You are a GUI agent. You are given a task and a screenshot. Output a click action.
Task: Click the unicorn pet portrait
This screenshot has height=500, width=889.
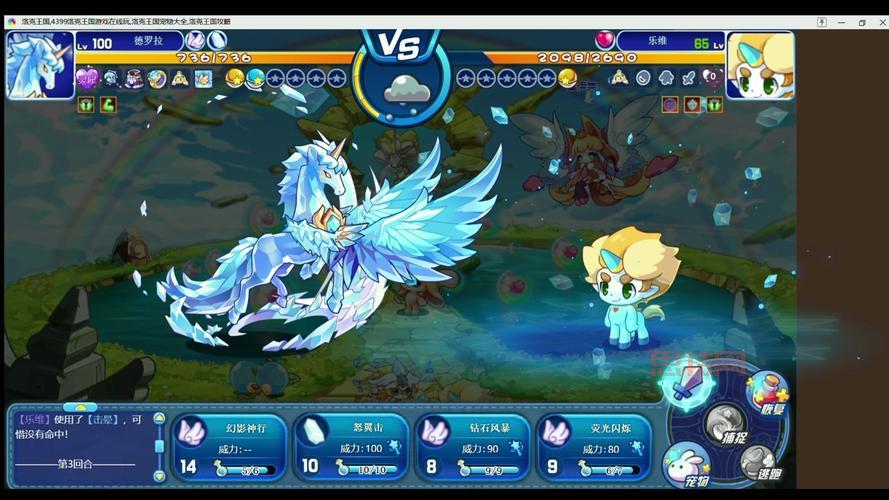pos(38,65)
